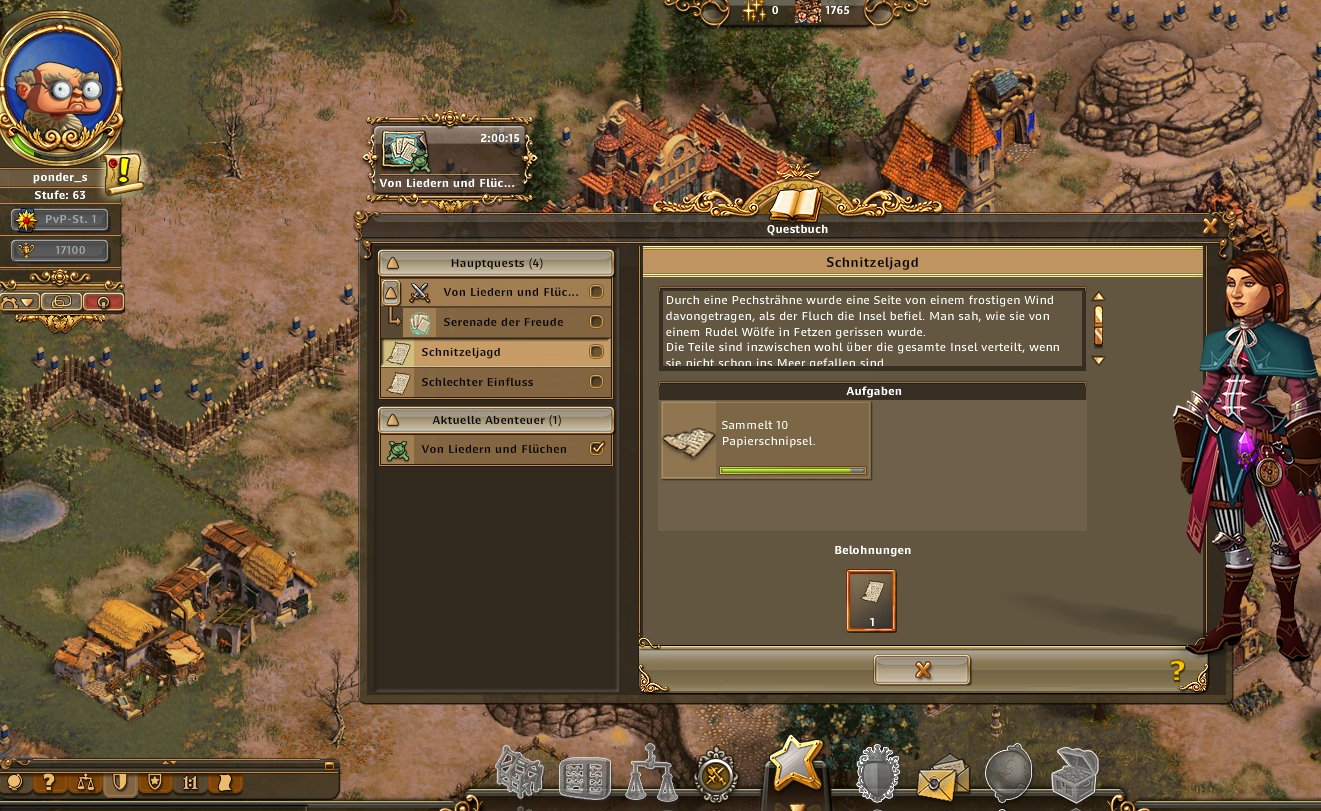Collapse the Aktuelle Abenteuer section header
Screen dimensions: 1321x811
click(x=495, y=420)
